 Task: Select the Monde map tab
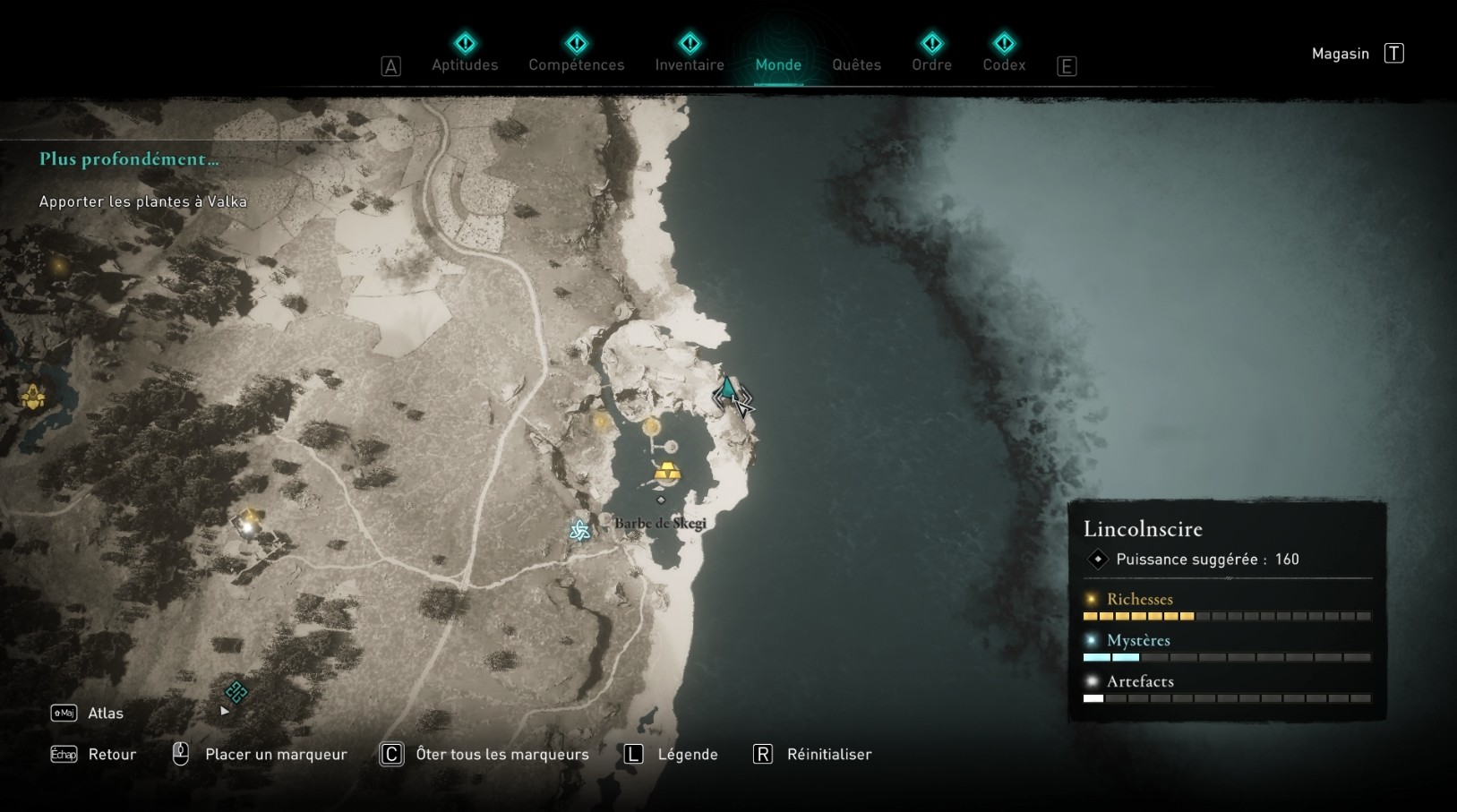tap(778, 64)
